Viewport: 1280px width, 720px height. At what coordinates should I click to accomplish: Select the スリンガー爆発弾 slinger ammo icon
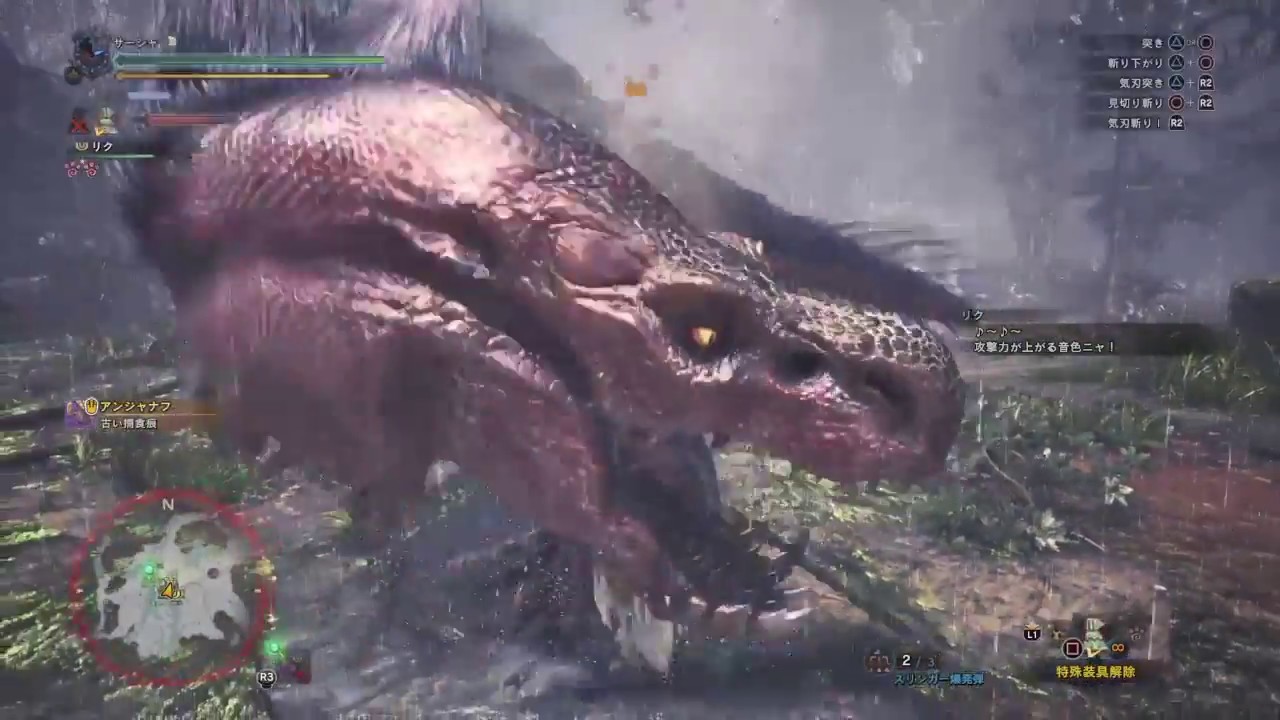pyautogui.click(x=880, y=662)
